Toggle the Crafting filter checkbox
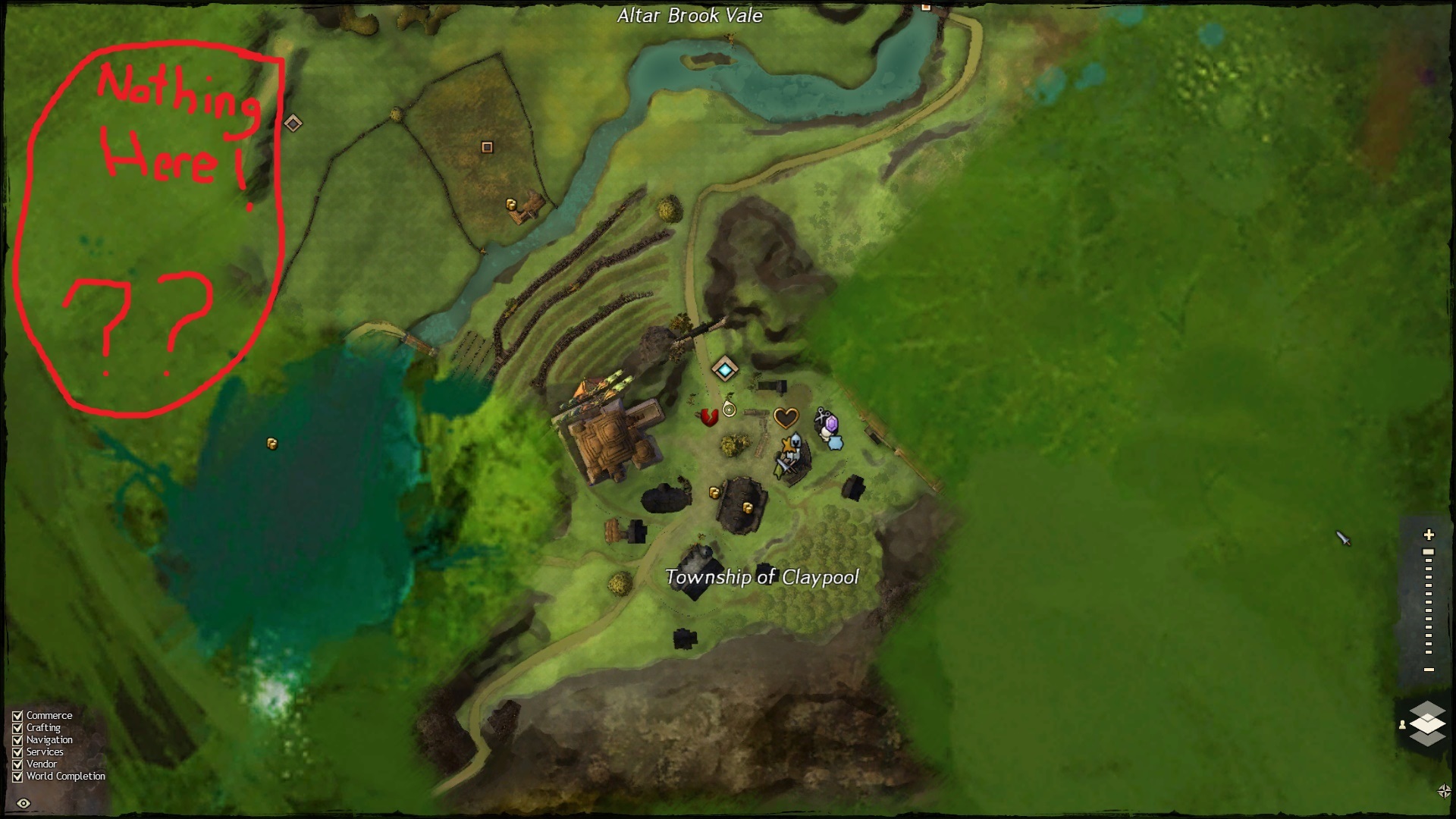Image resolution: width=1456 pixels, height=819 pixels. click(x=17, y=728)
